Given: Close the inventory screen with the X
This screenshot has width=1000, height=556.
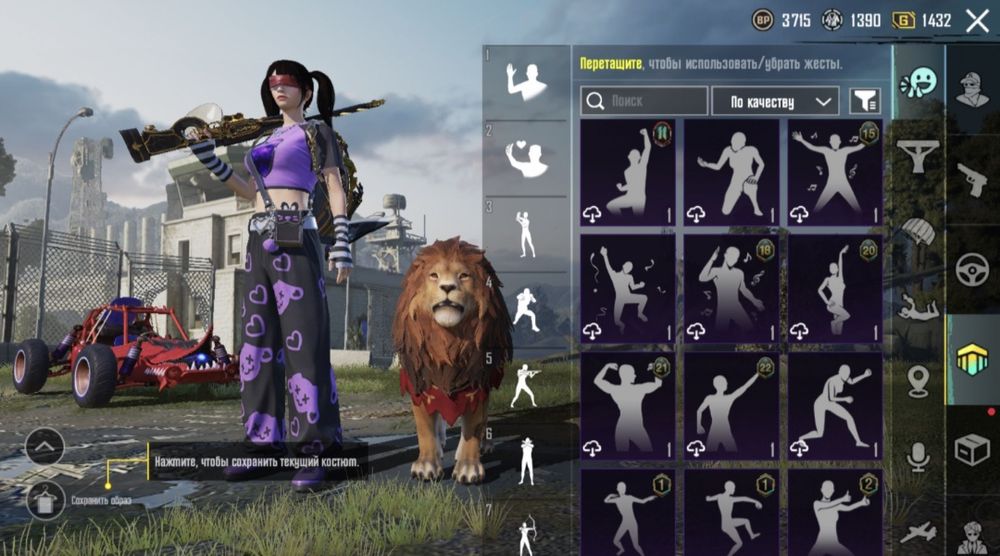Looking at the screenshot, I should click(x=977, y=20).
